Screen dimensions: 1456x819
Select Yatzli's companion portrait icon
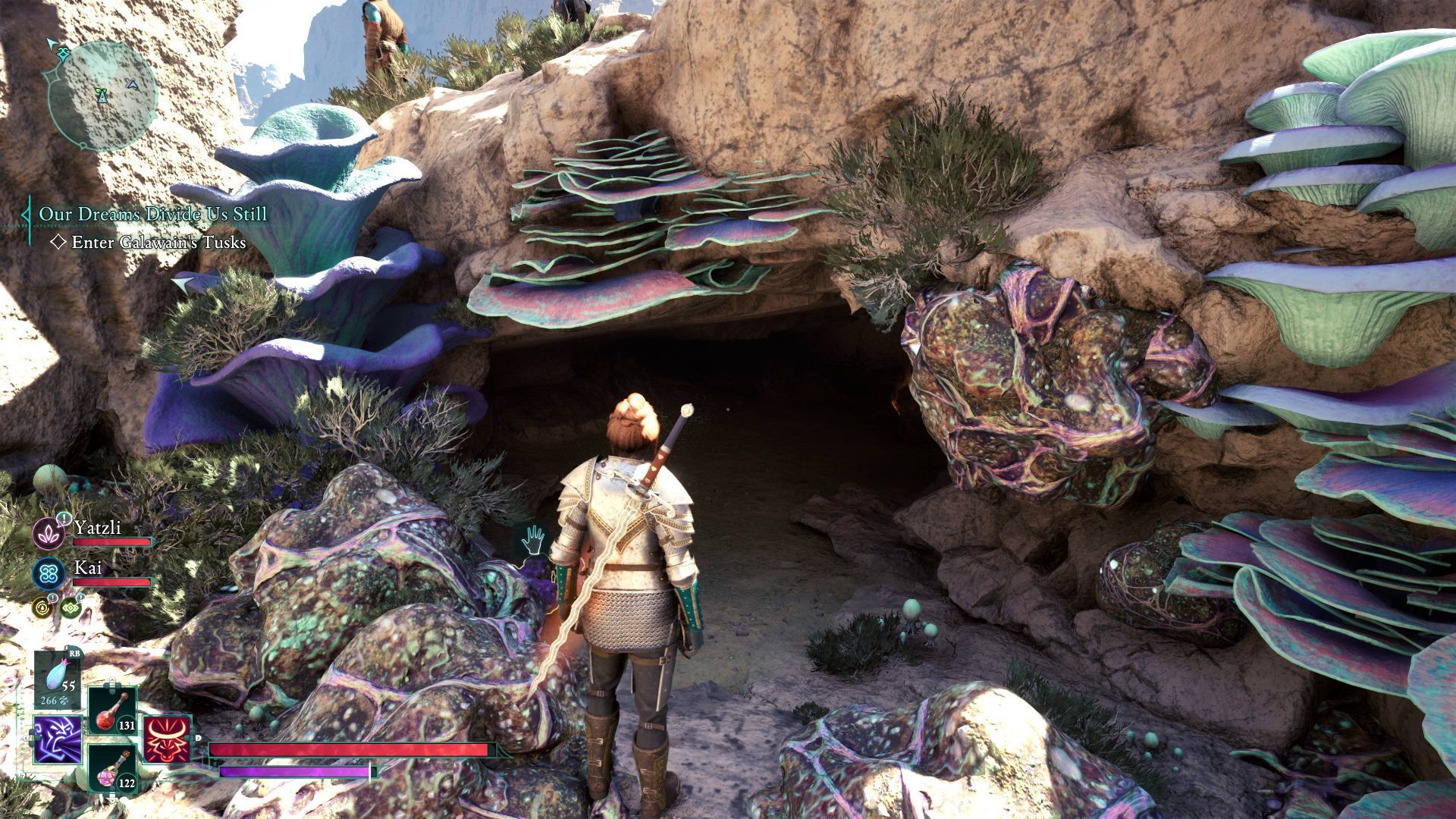point(49,533)
